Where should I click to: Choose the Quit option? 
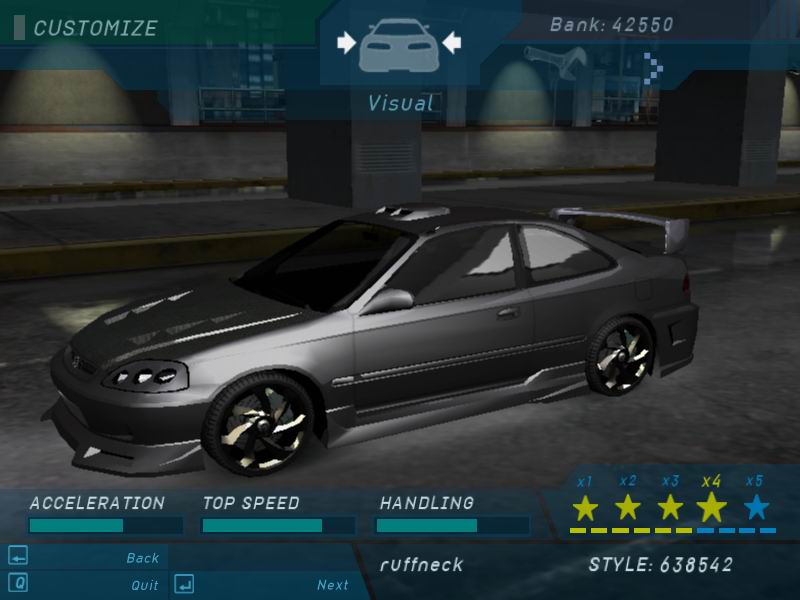144,585
